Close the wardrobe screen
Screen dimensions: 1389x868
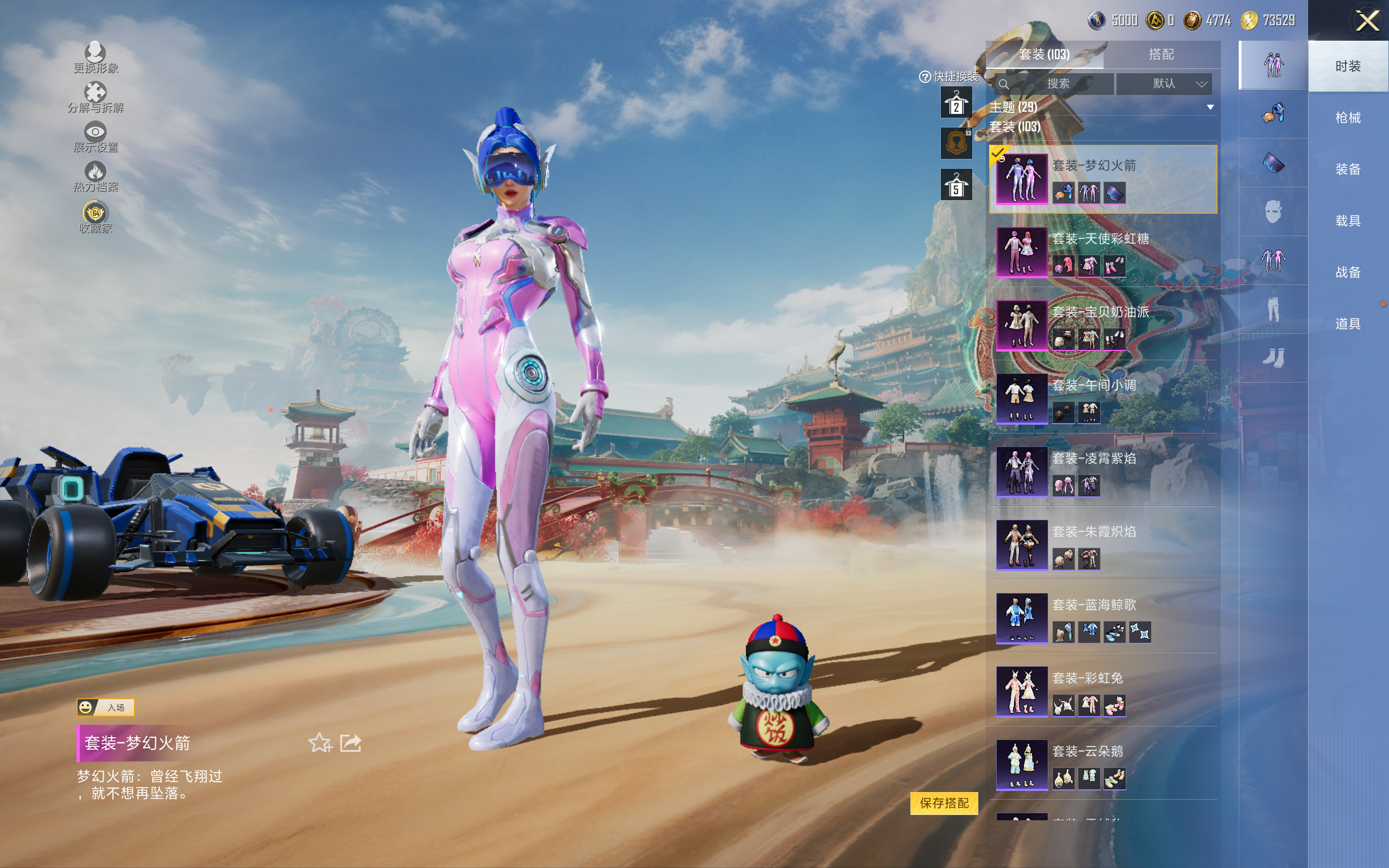point(1367,21)
